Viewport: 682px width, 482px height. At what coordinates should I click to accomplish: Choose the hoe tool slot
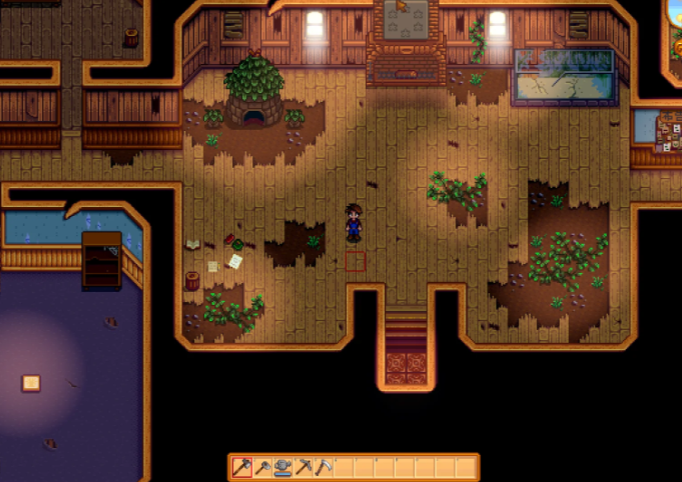click(x=263, y=467)
